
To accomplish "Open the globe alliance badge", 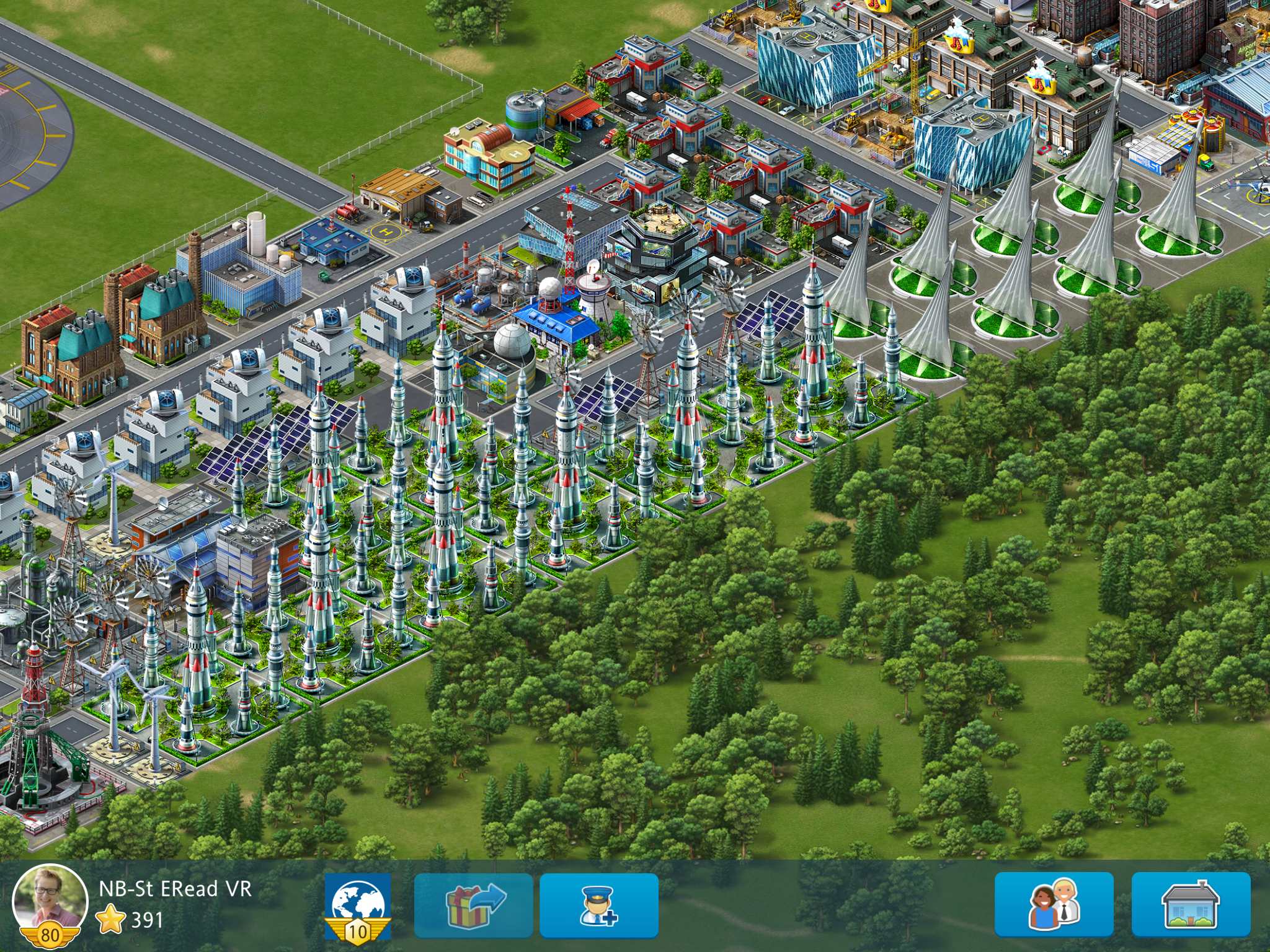I will [x=358, y=906].
